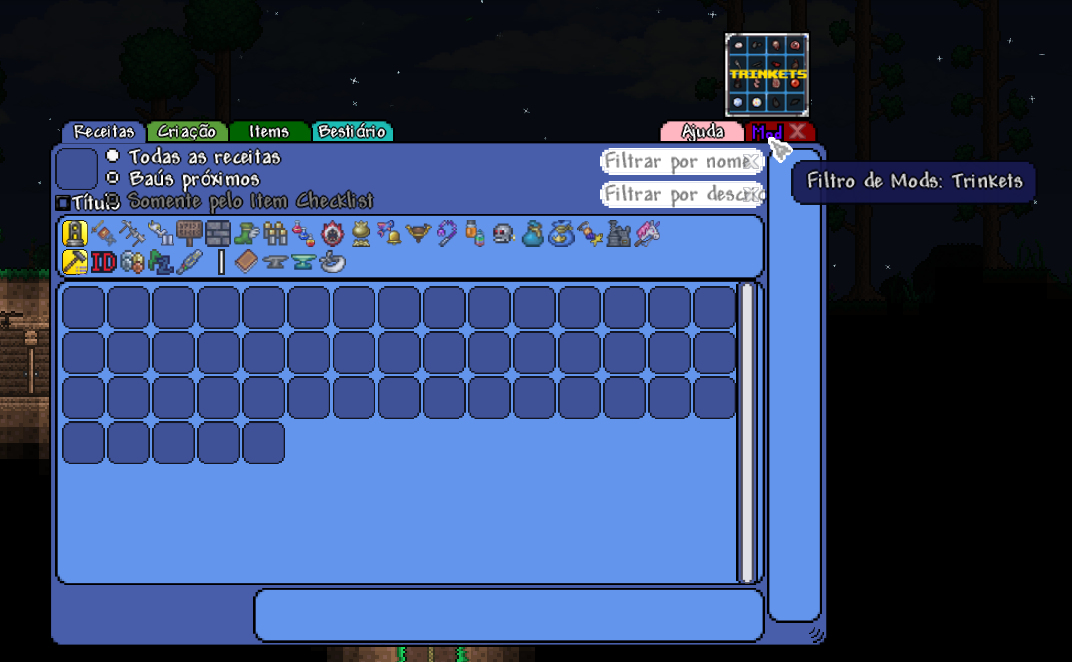Open the Ajuda help tab
1072x662 pixels.
702,132
